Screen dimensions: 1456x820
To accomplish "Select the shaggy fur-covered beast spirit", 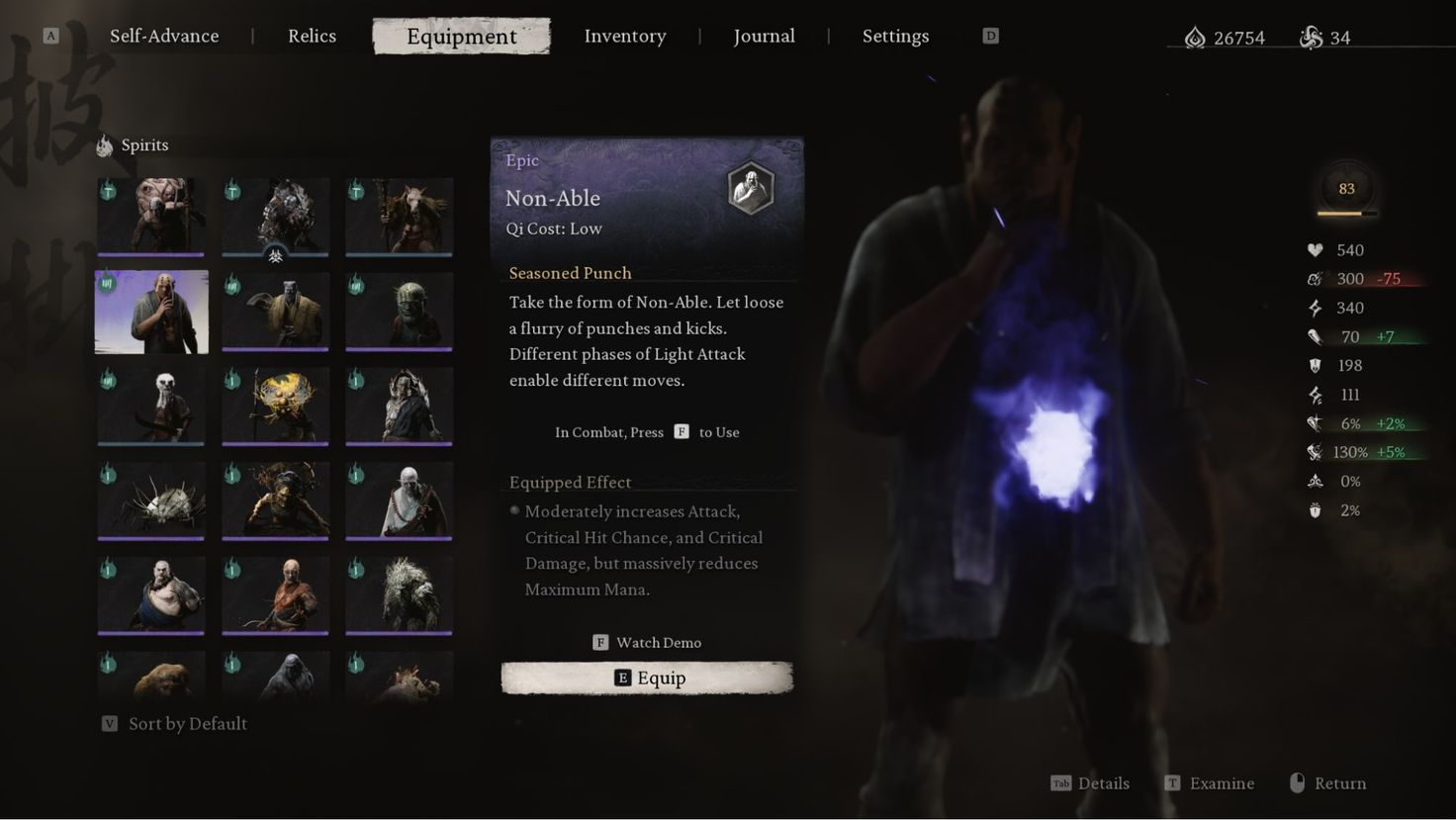I will [x=400, y=594].
